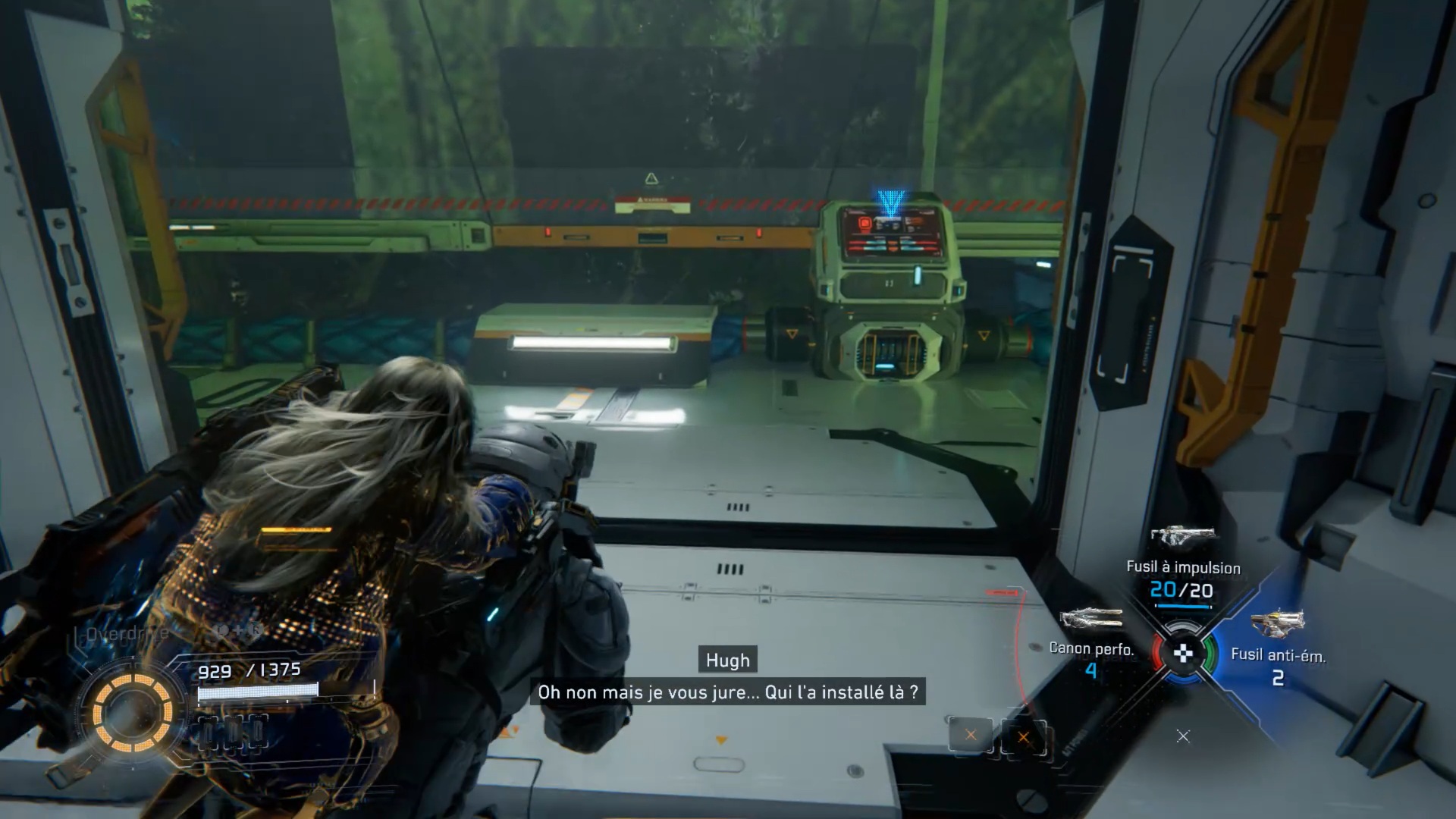Select the Fusil à impulsion weapon
Image resolution: width=1456 pixels, height=819 pixels.
tap(1182, 537)
